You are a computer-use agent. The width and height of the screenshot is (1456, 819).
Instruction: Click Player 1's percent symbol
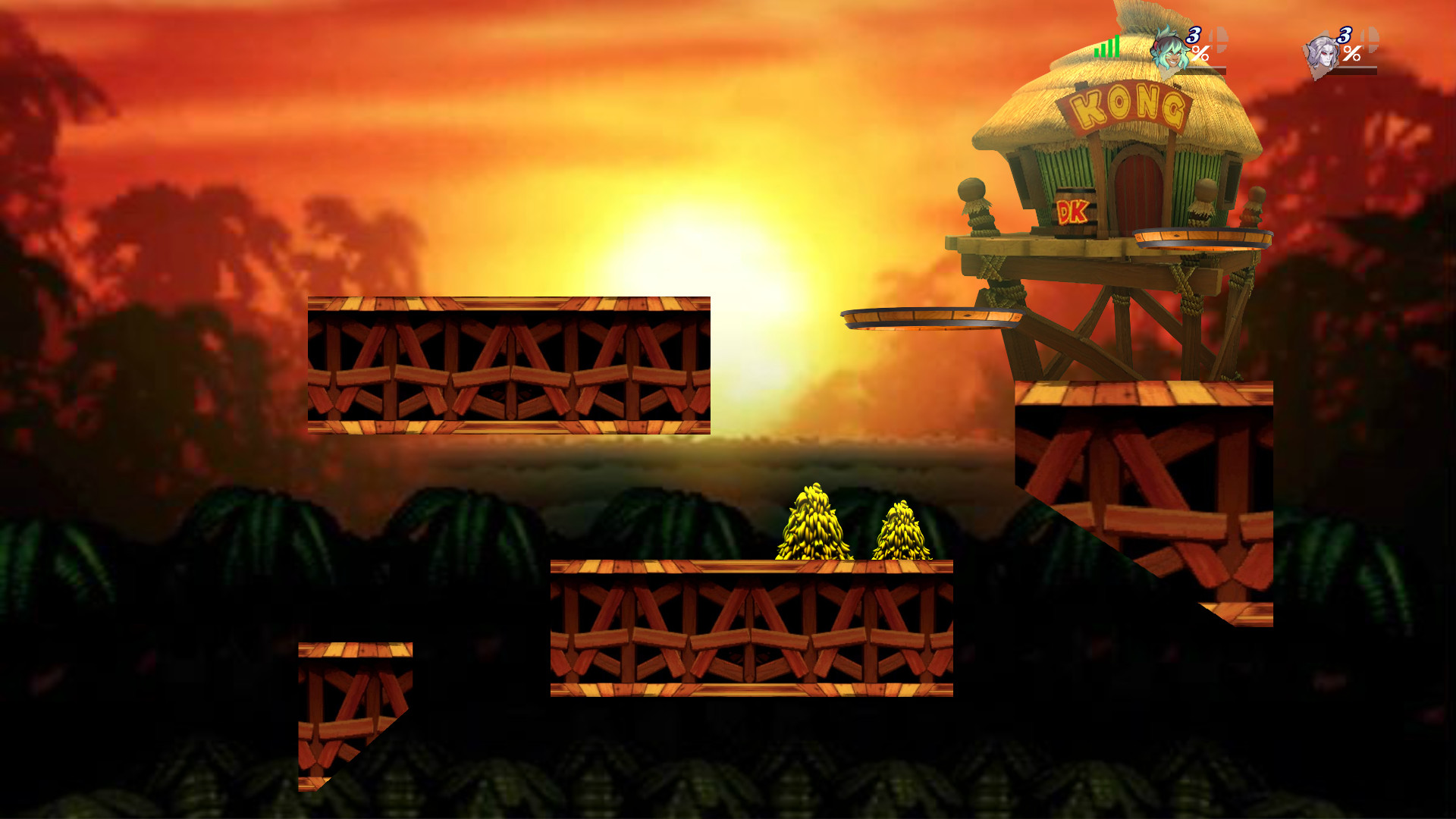tap(1201, 53)
